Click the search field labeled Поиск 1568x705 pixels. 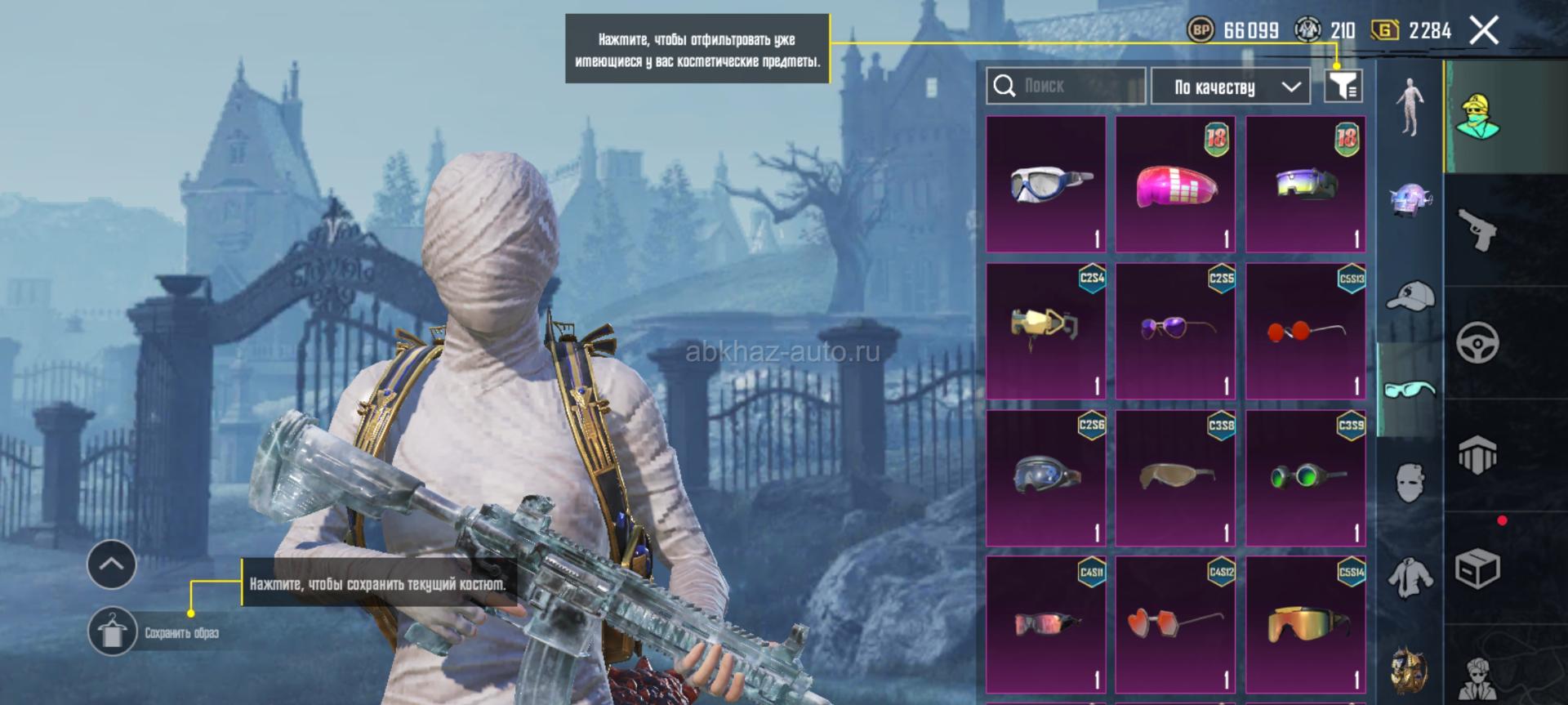tap(1066, 86)
